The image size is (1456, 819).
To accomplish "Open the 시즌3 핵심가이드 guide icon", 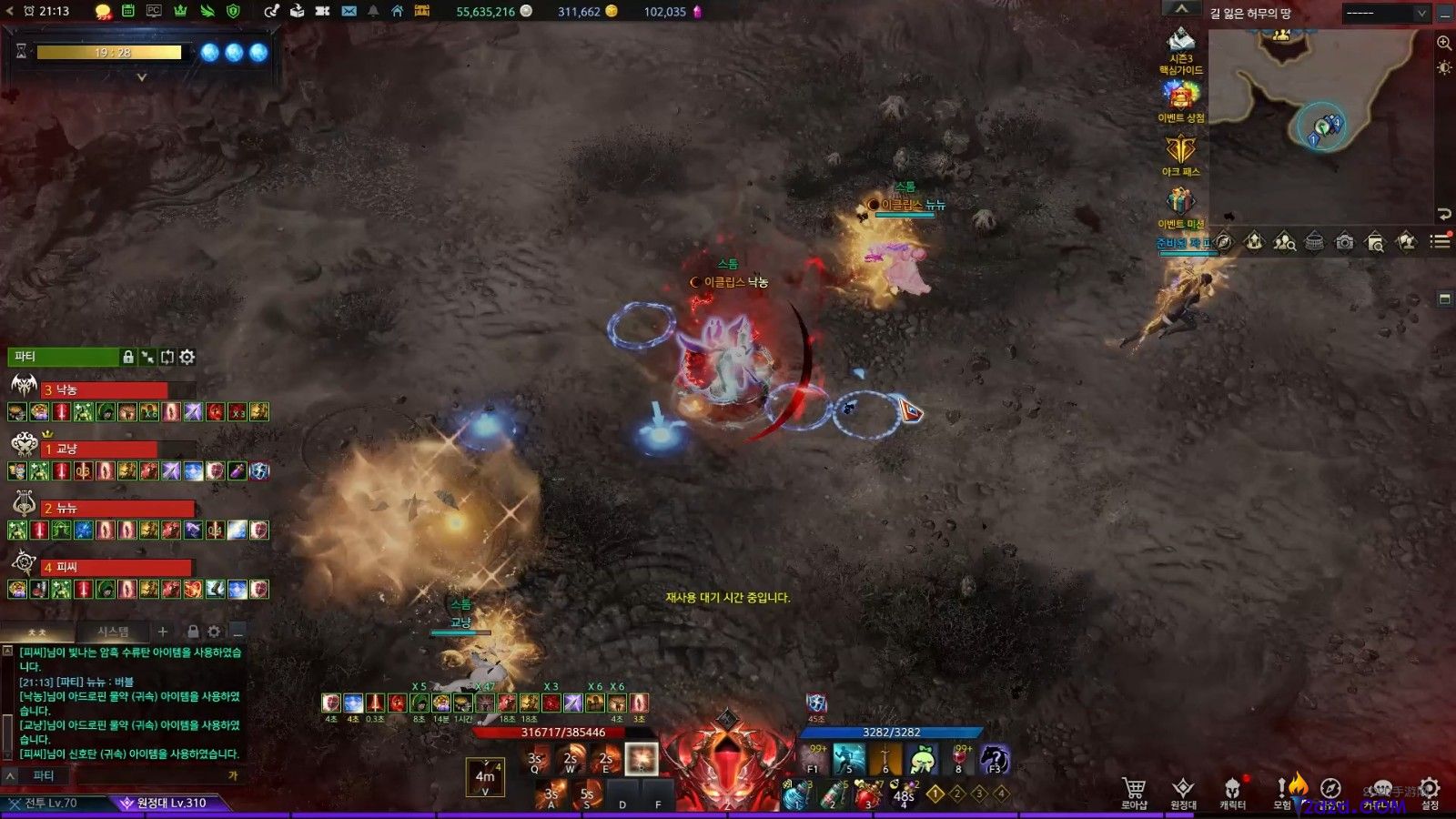I will [1180, 50].
